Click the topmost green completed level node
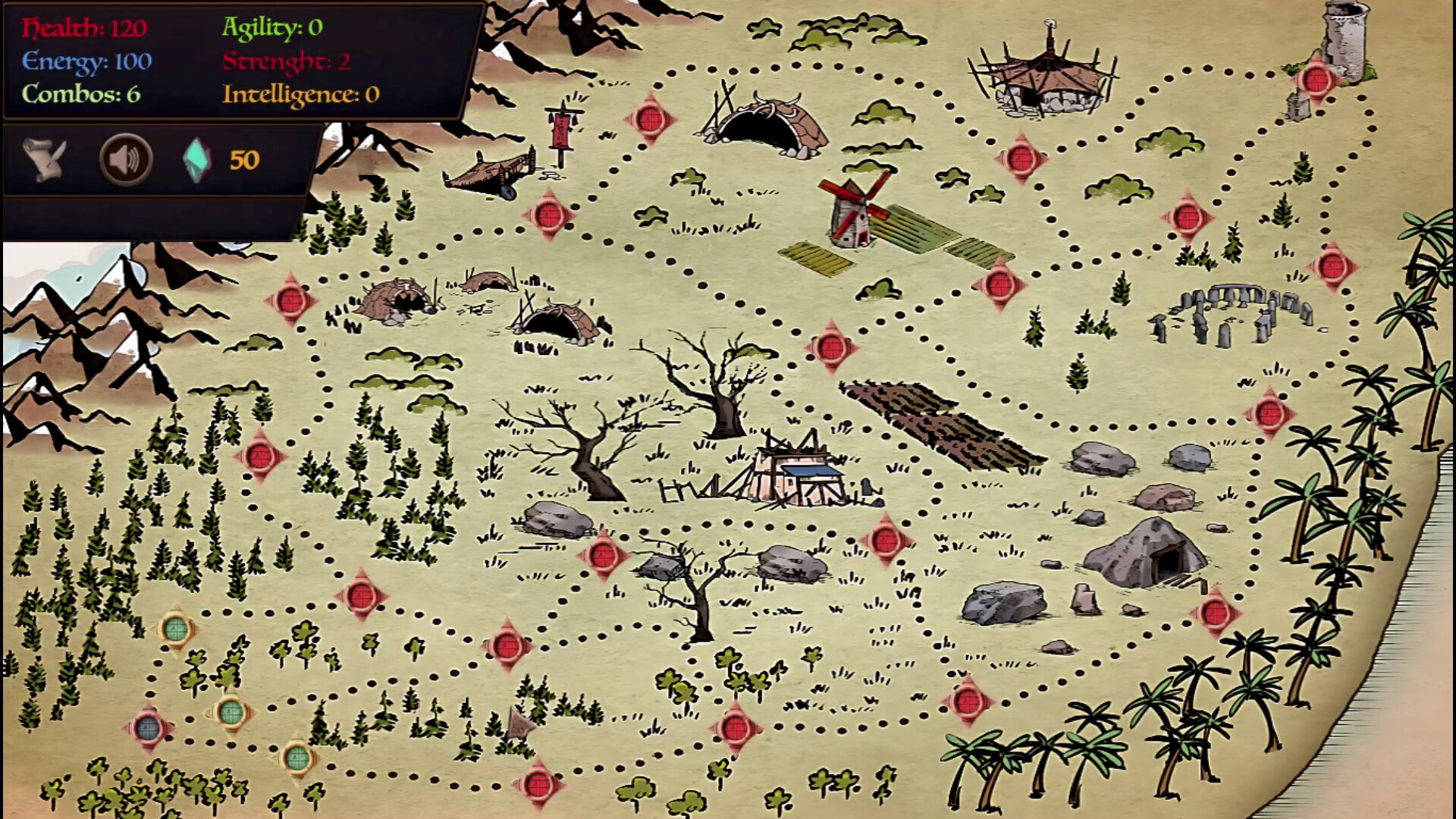Image resolution: width=1456 pixels, height=819 pixels. point(176,629)
